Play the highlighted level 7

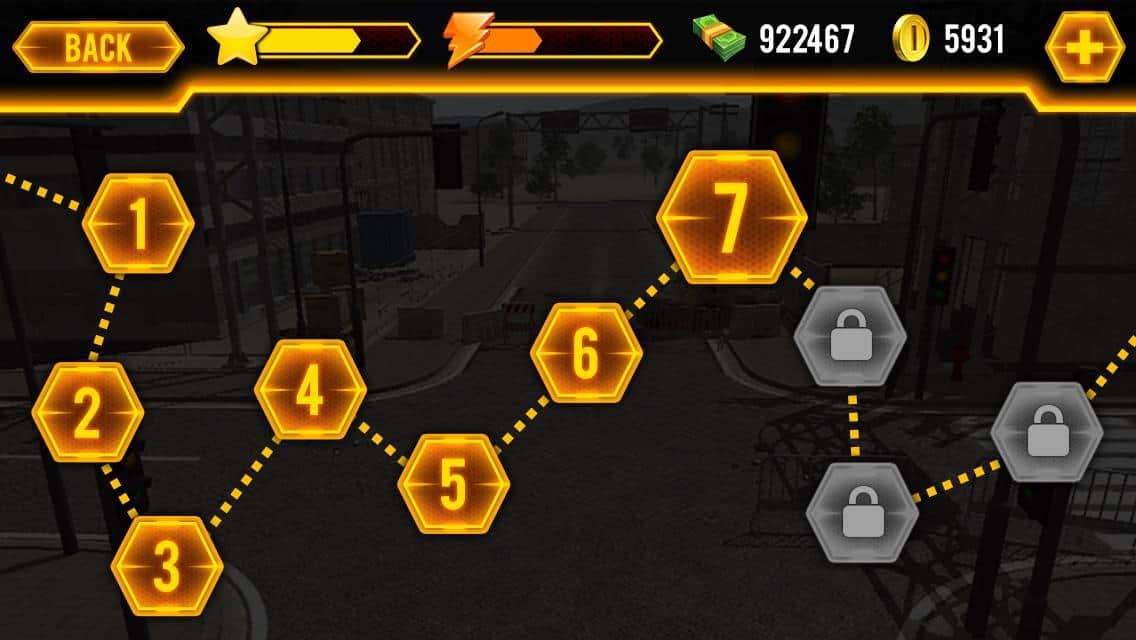coord(731,218)
